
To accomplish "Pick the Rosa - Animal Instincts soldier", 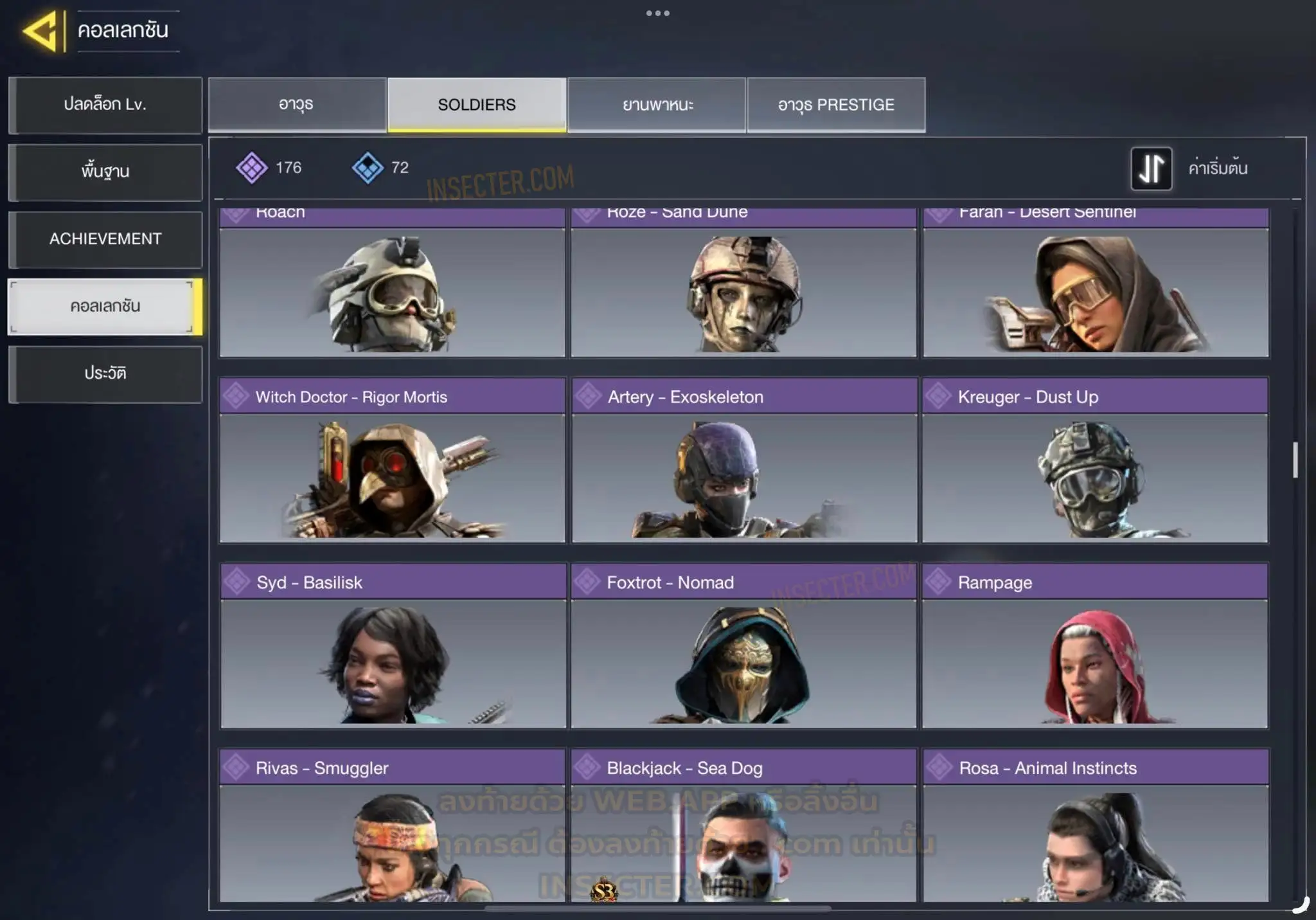I will point(1096,826).
